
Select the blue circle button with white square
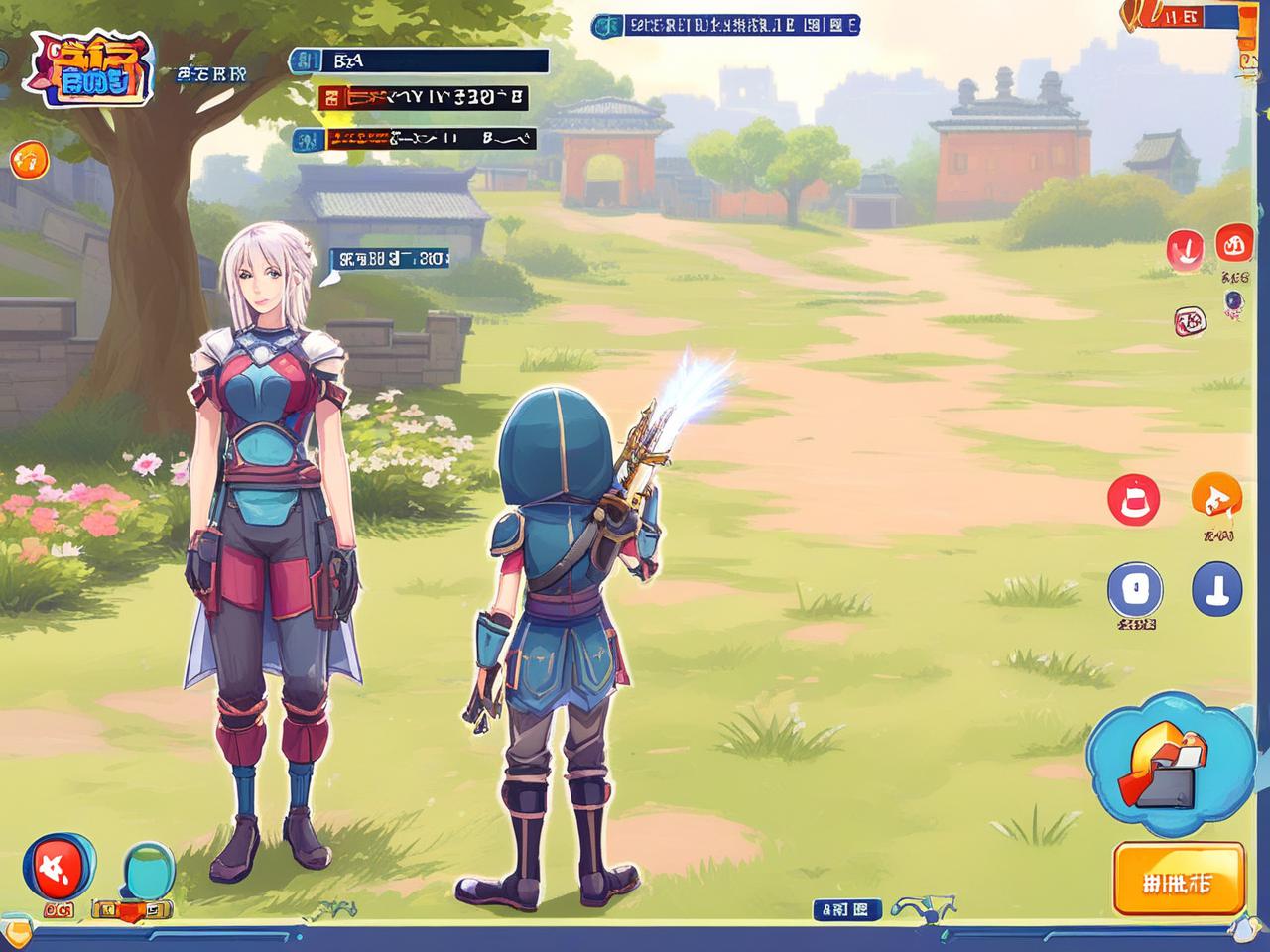coord(1134,589)
